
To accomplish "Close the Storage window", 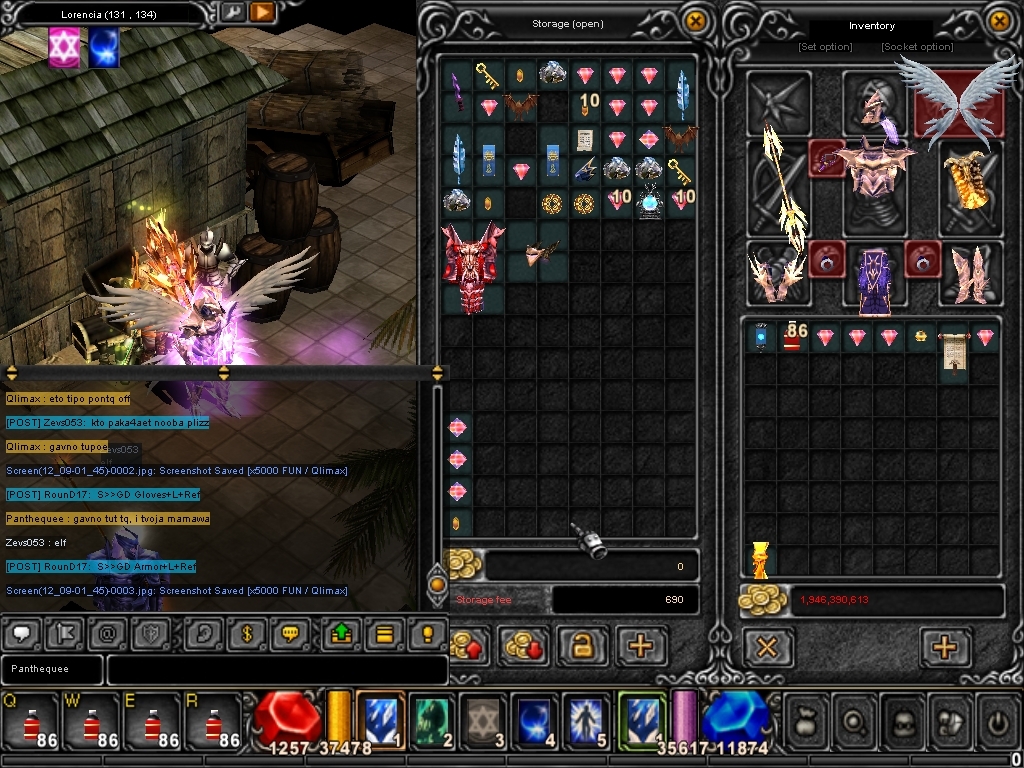I will [695, 22].
